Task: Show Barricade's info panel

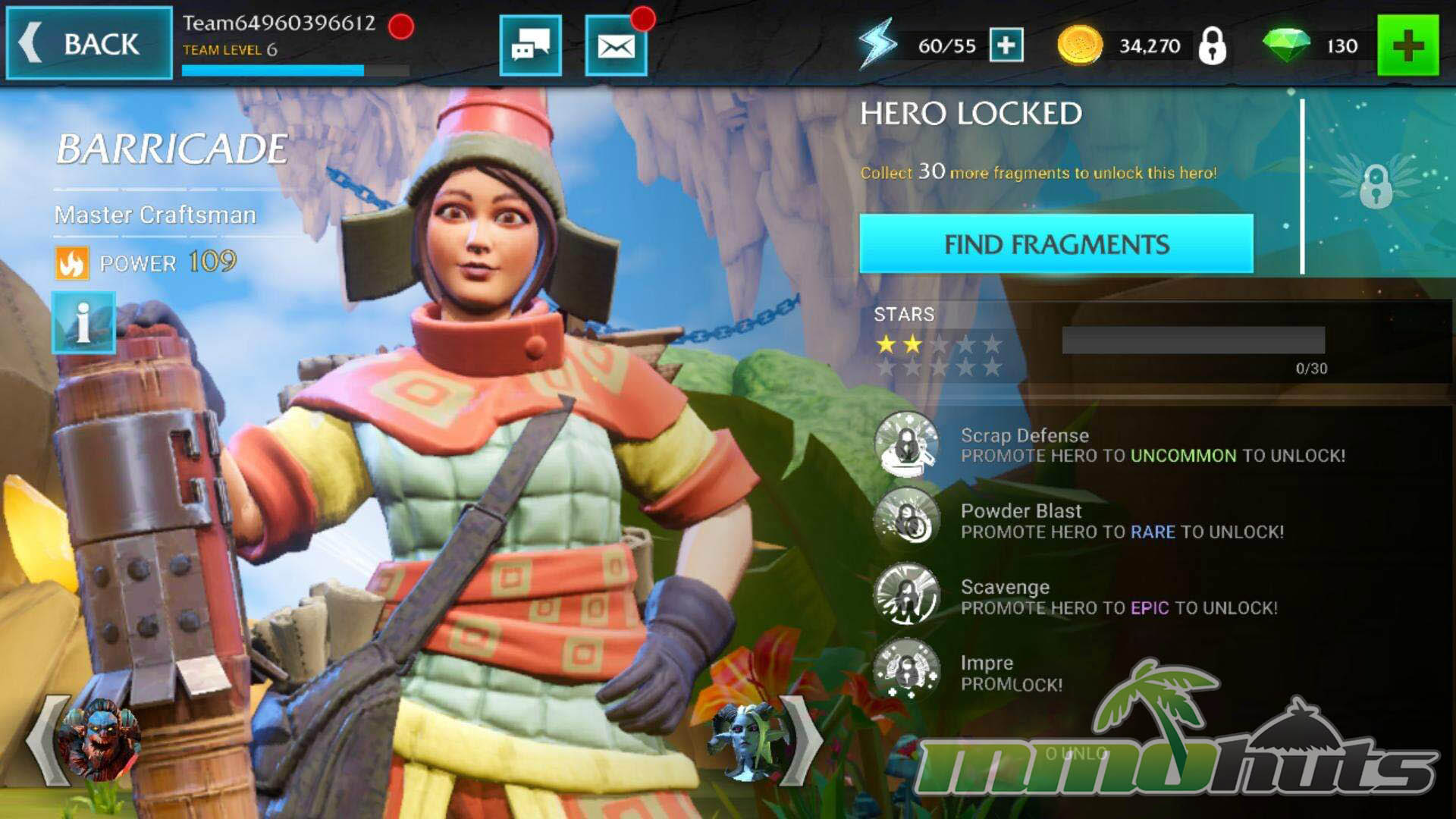Action: [x=83, y=322]
